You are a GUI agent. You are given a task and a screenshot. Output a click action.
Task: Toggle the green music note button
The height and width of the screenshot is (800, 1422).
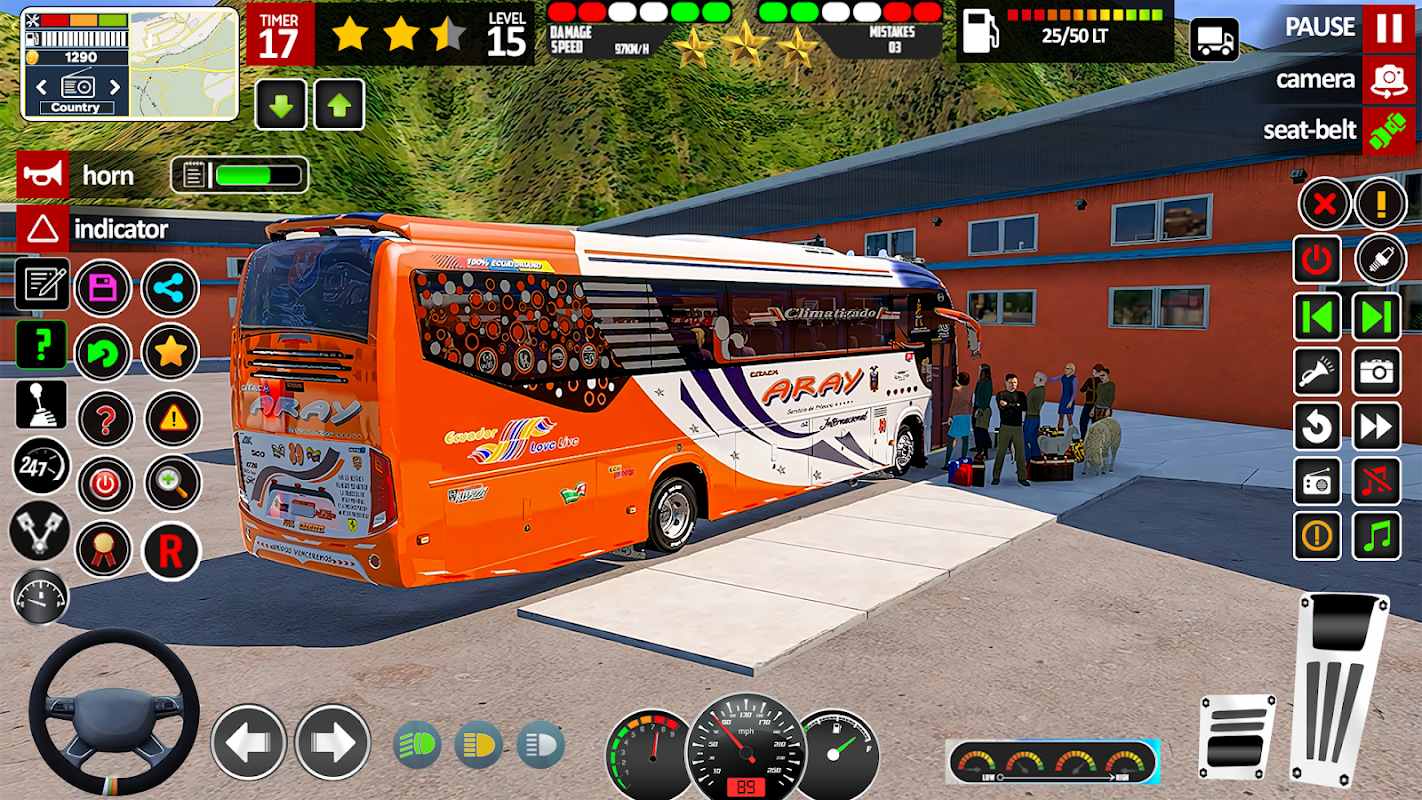[x=1377, y=536]
